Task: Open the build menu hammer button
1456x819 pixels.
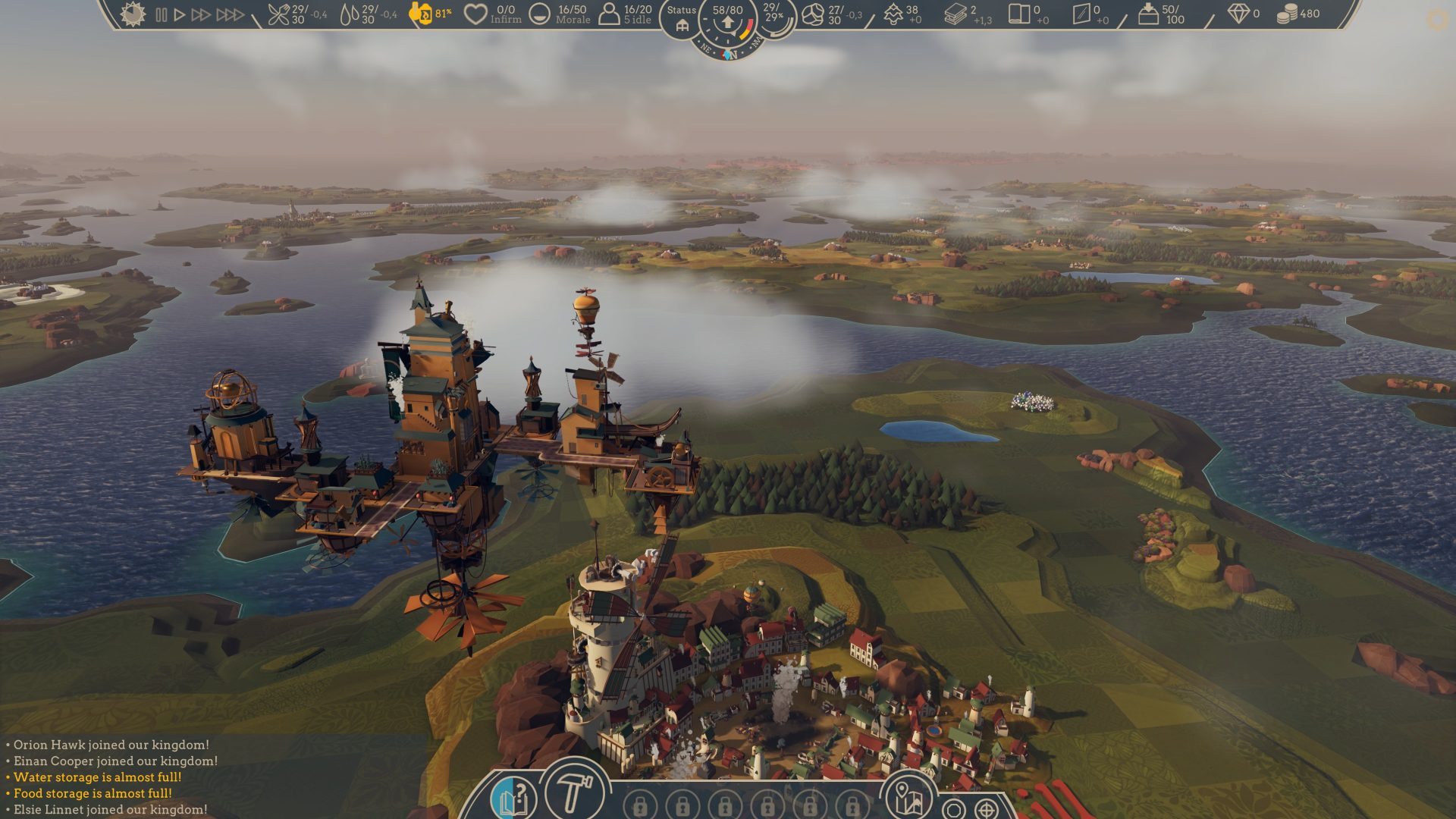Action: (x=574, y=793)
